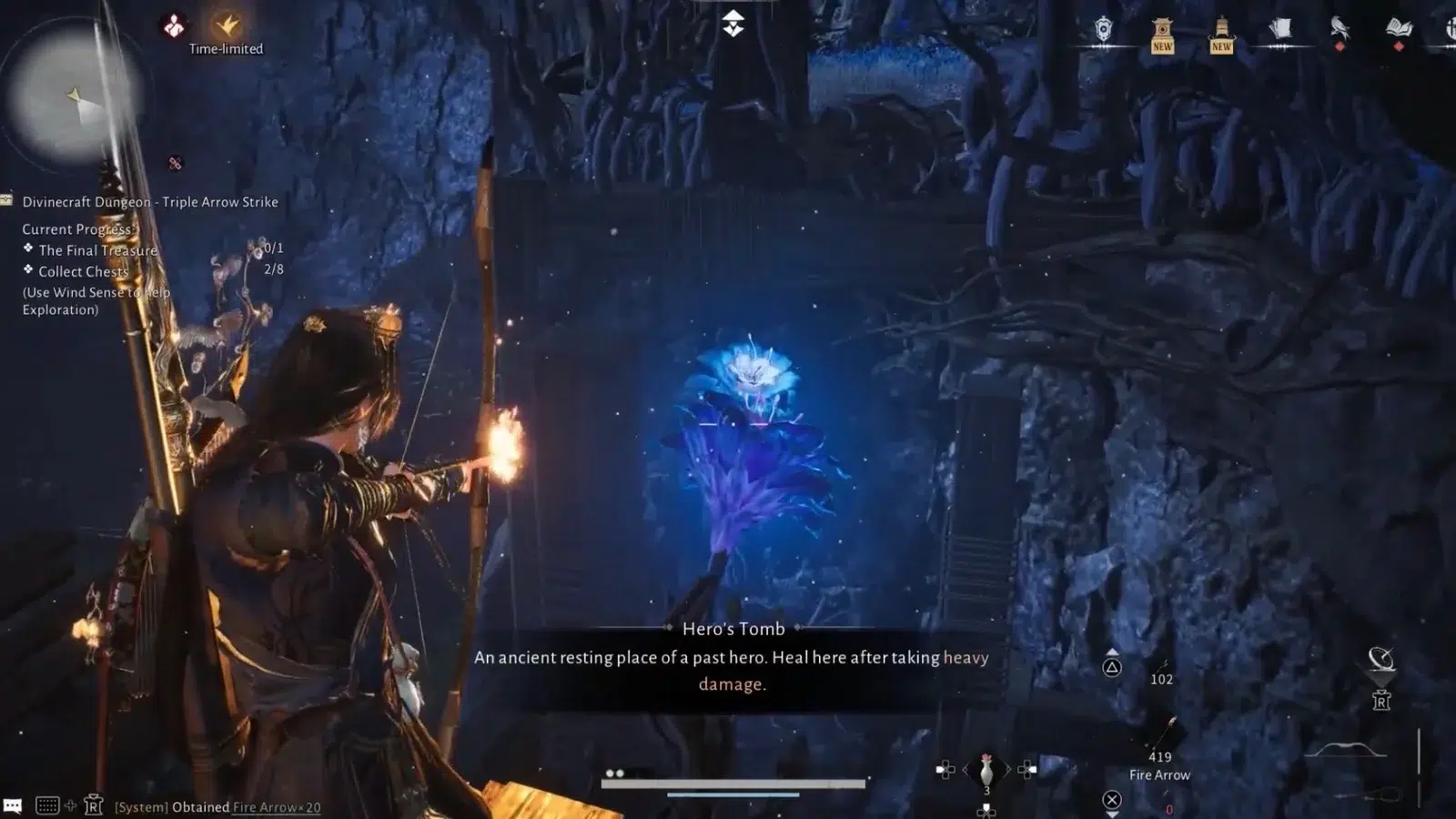Image resolution: width=1456 pixels, height=819 pixels.
Task: Open the stacked papers menu icon
Action: point(1280,30)
